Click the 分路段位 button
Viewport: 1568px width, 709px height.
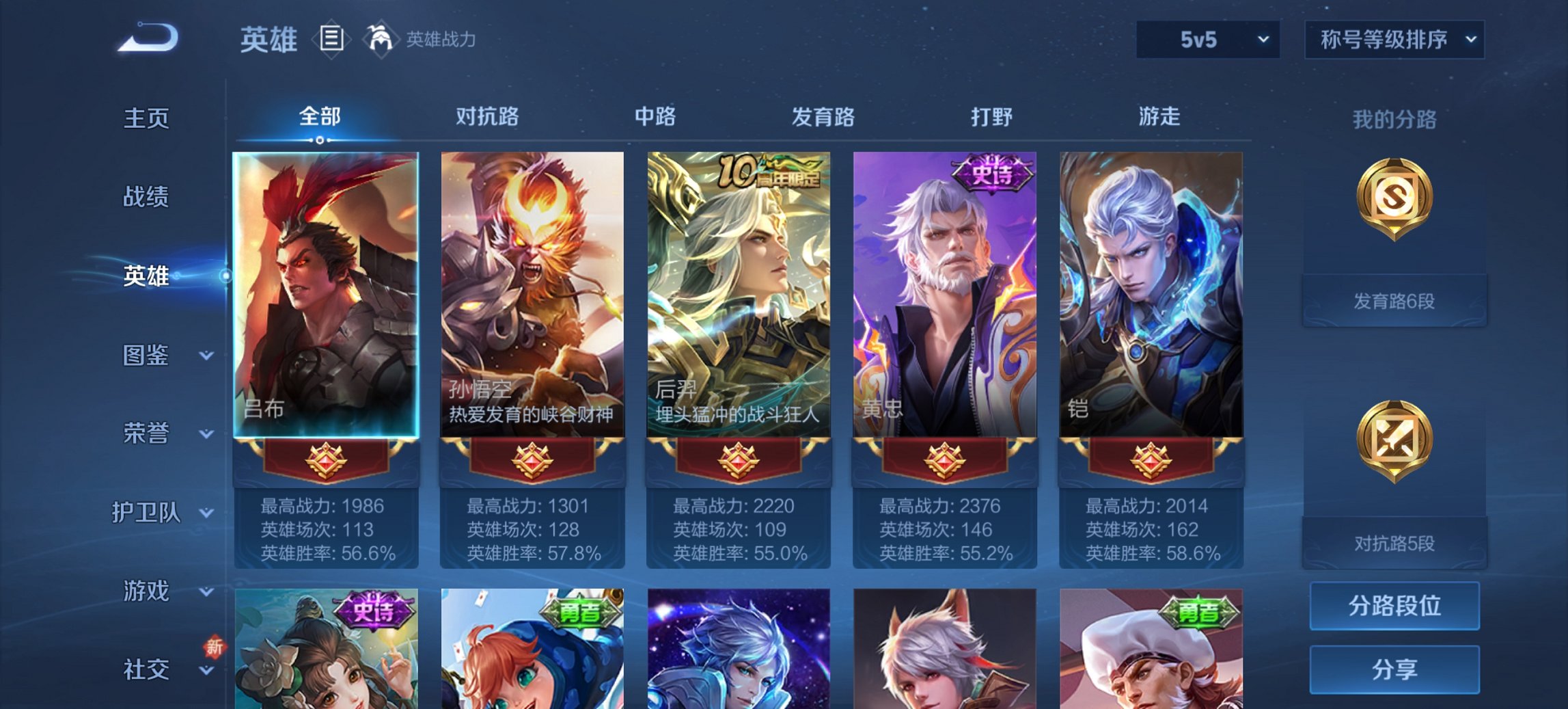(1394, 606)
